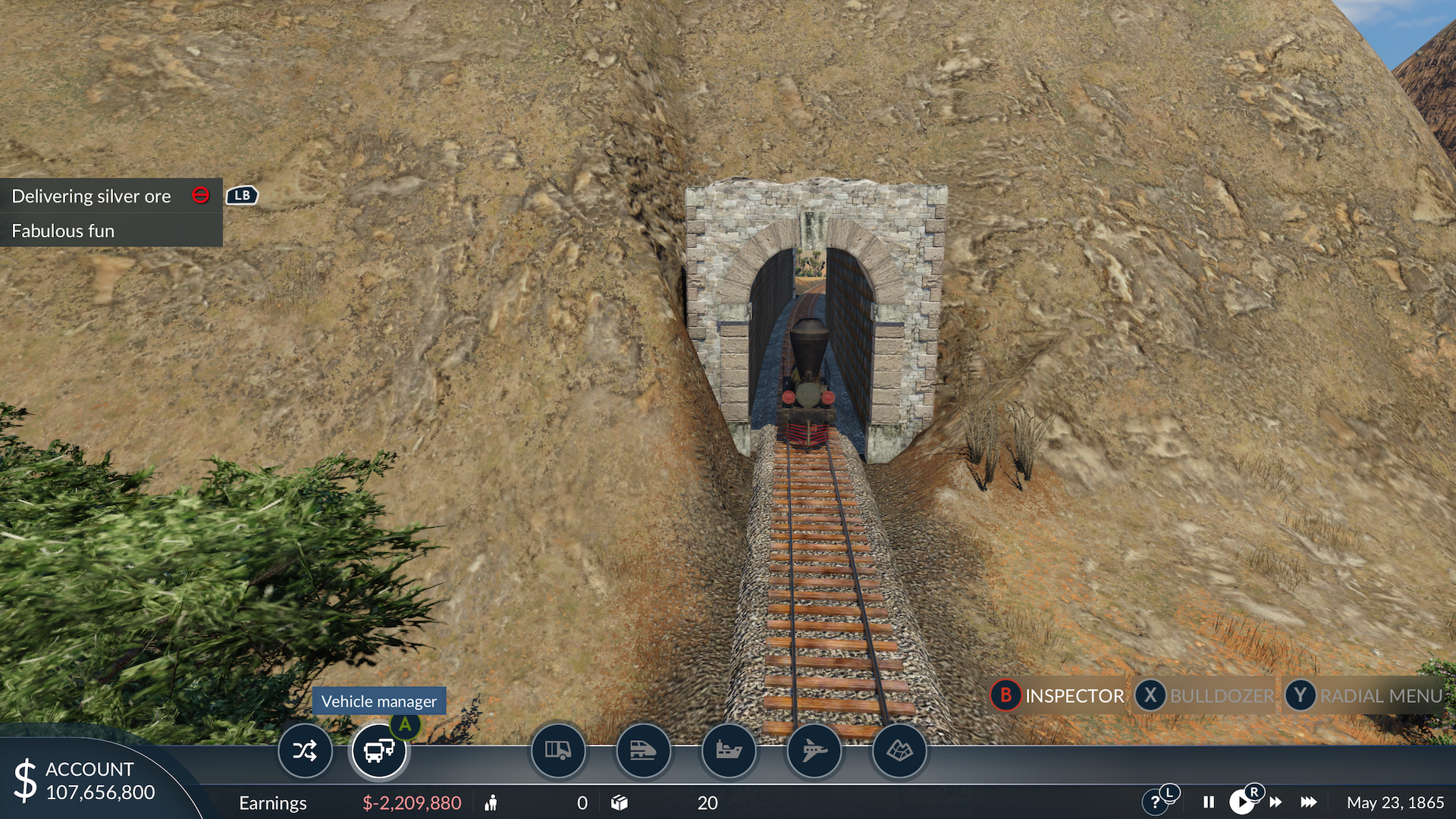Set game speed to normal play
Viewport: 1456px width, 819px height.
coord(1241,802)
